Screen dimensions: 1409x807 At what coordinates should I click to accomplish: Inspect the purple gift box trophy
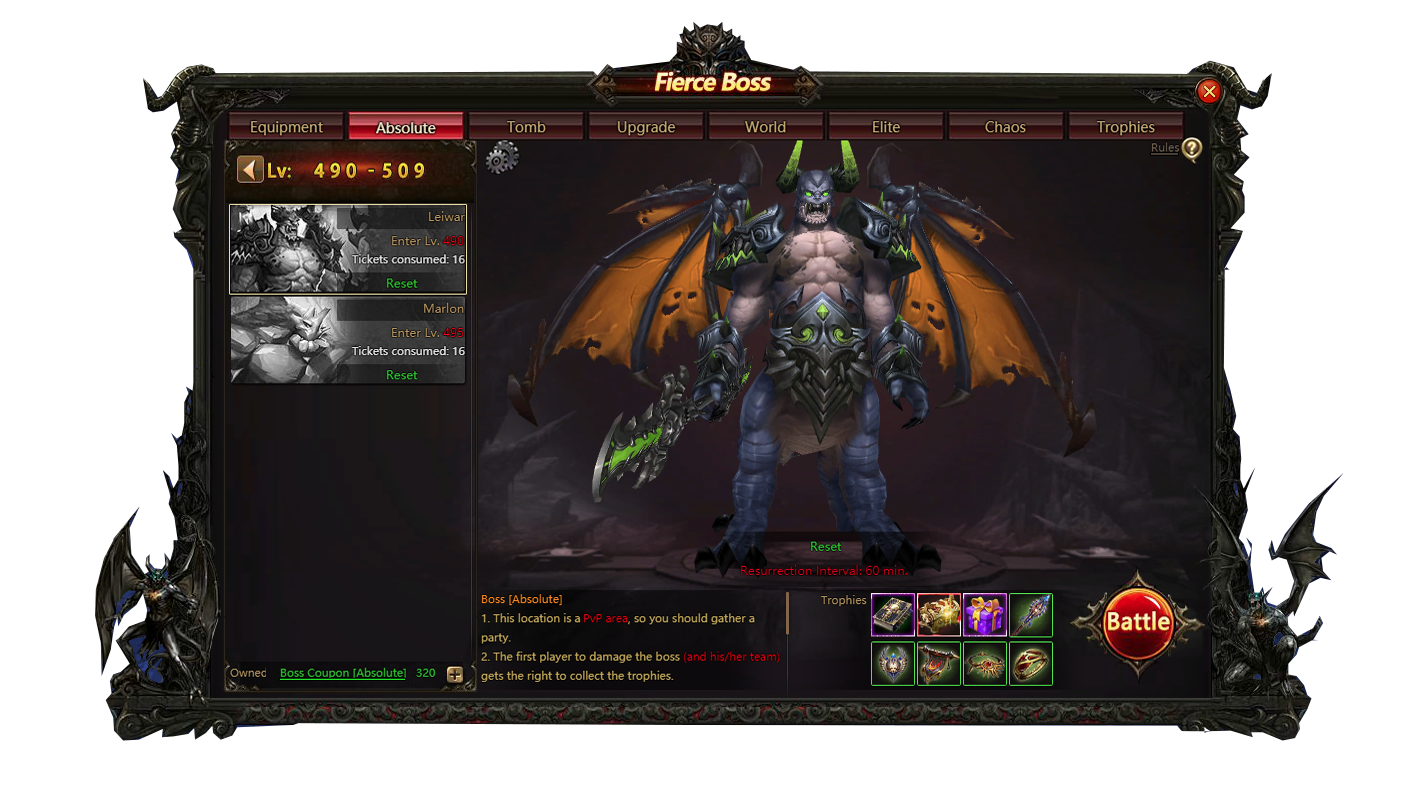coord(985,615)
